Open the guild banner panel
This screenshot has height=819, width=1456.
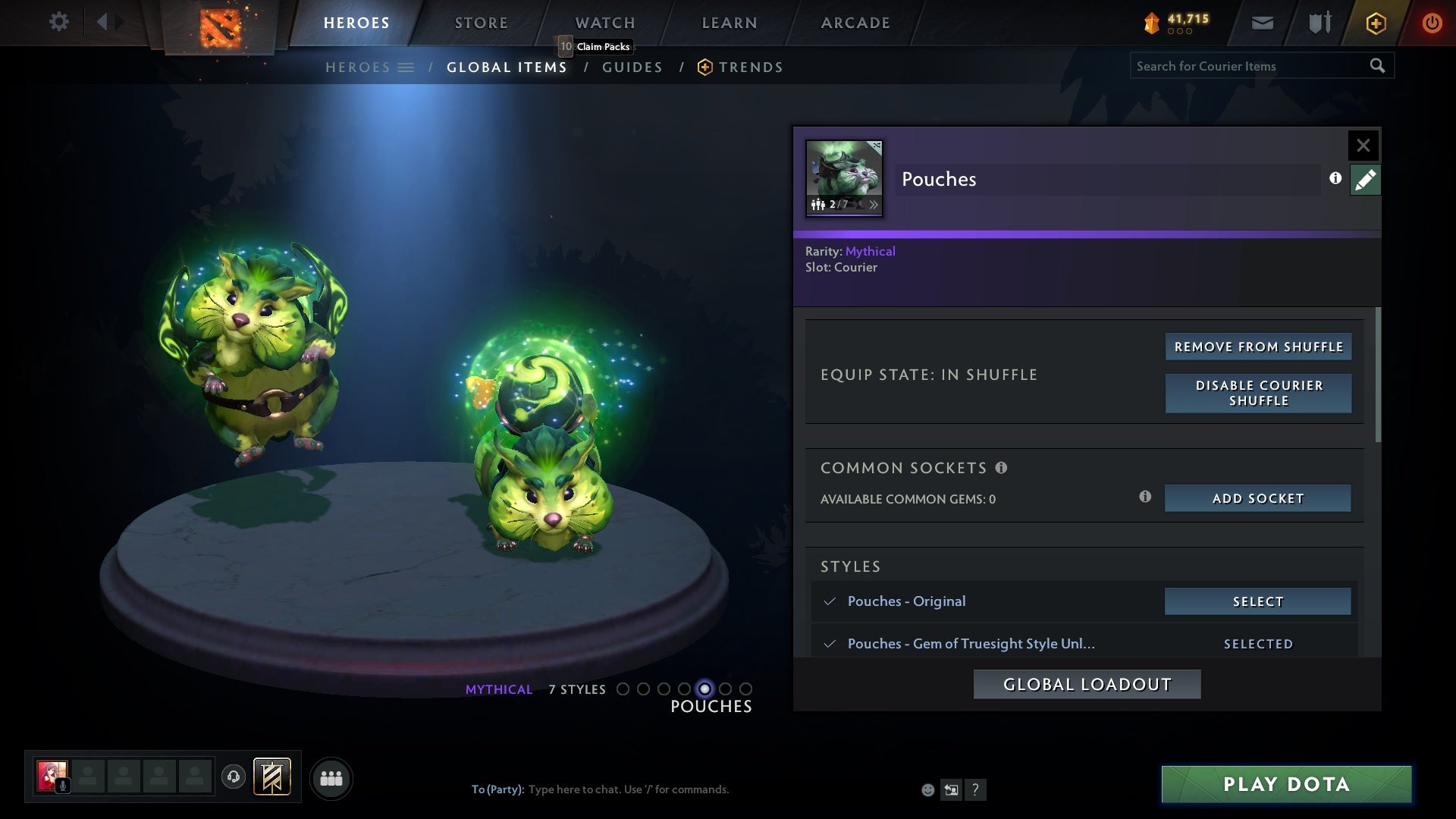271,778
